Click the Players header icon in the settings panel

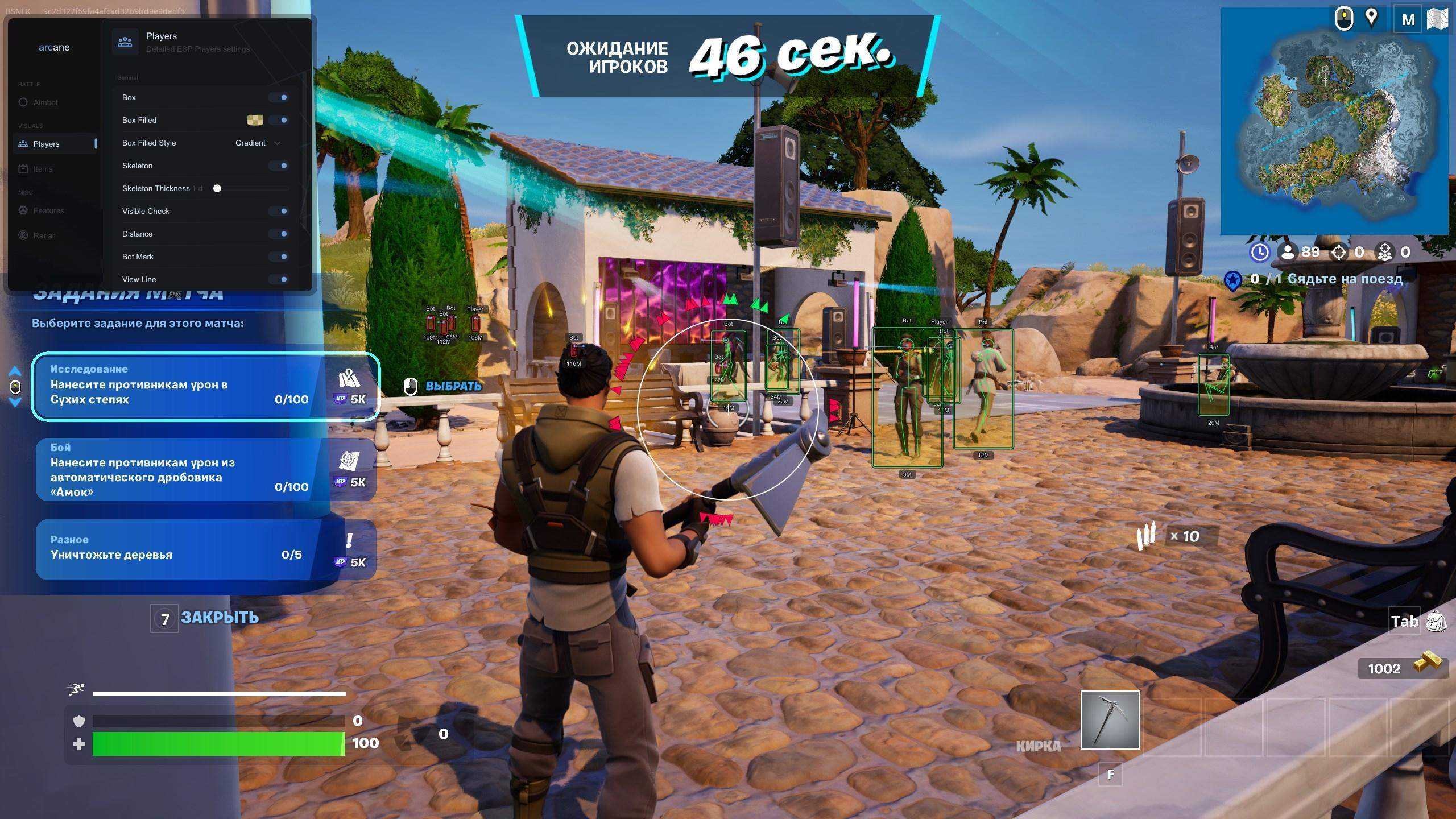point(124,41)
